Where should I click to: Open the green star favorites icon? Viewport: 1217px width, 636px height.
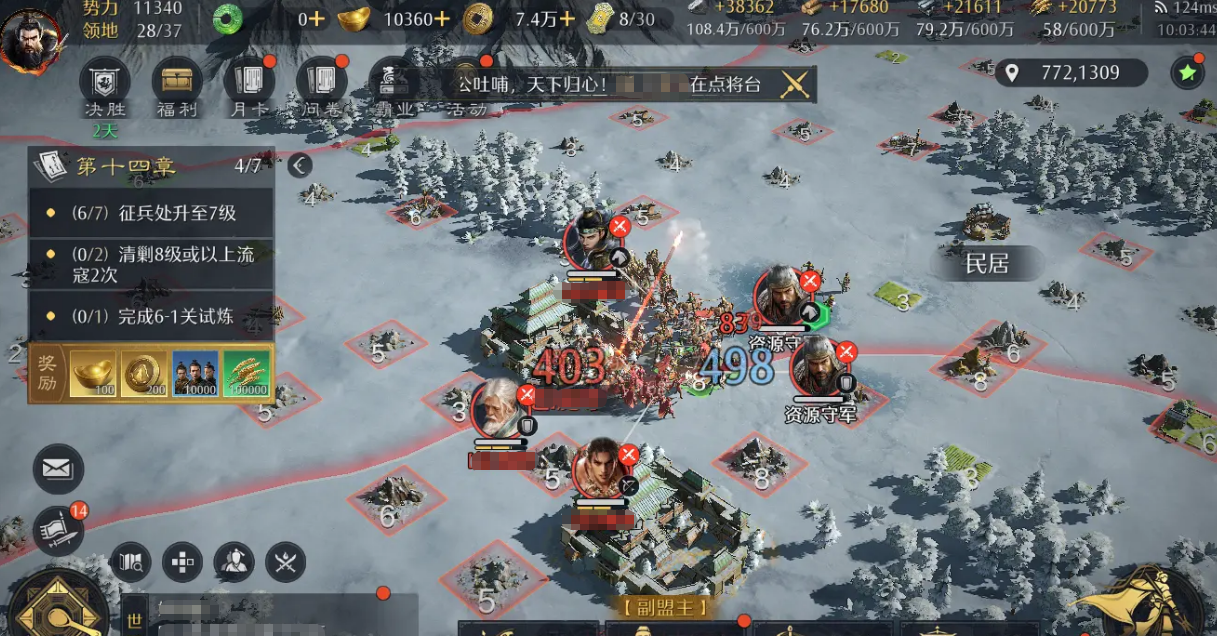1187,72
